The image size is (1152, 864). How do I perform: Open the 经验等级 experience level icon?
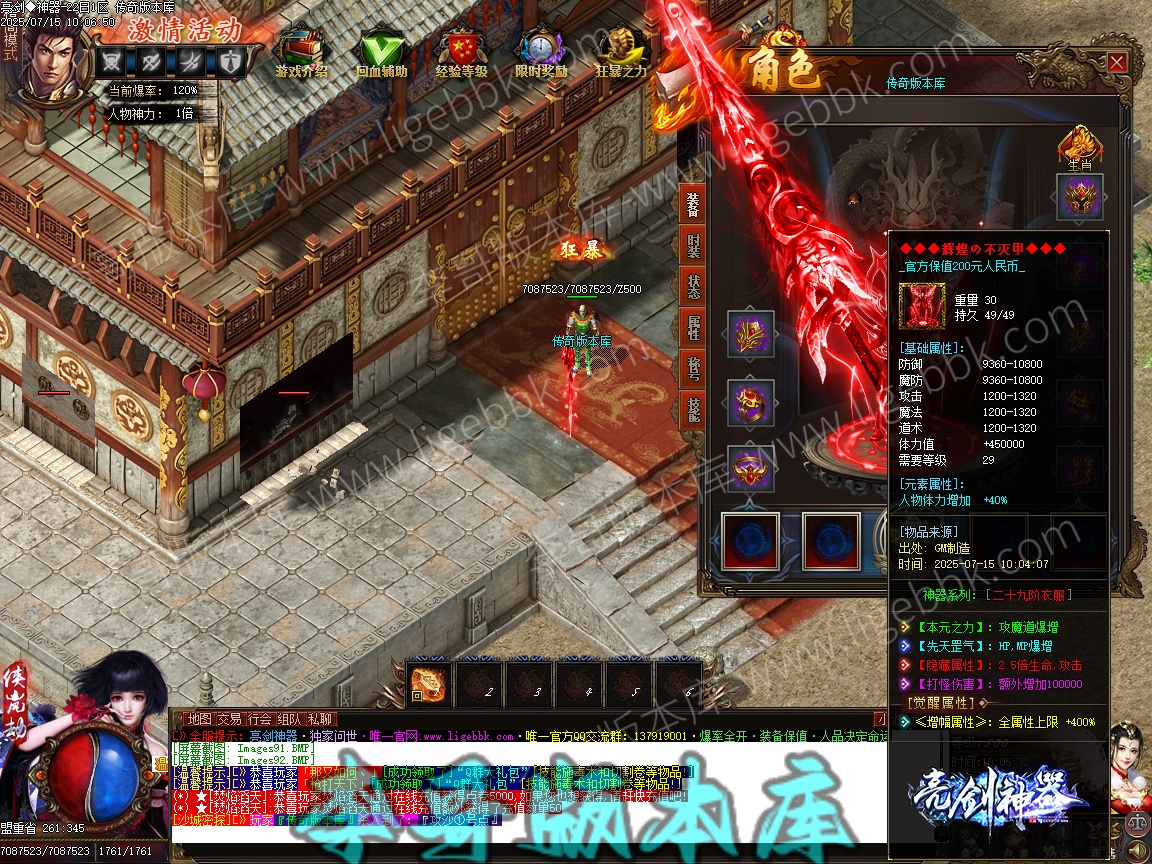pyautogui.click(x=461, y=50)
